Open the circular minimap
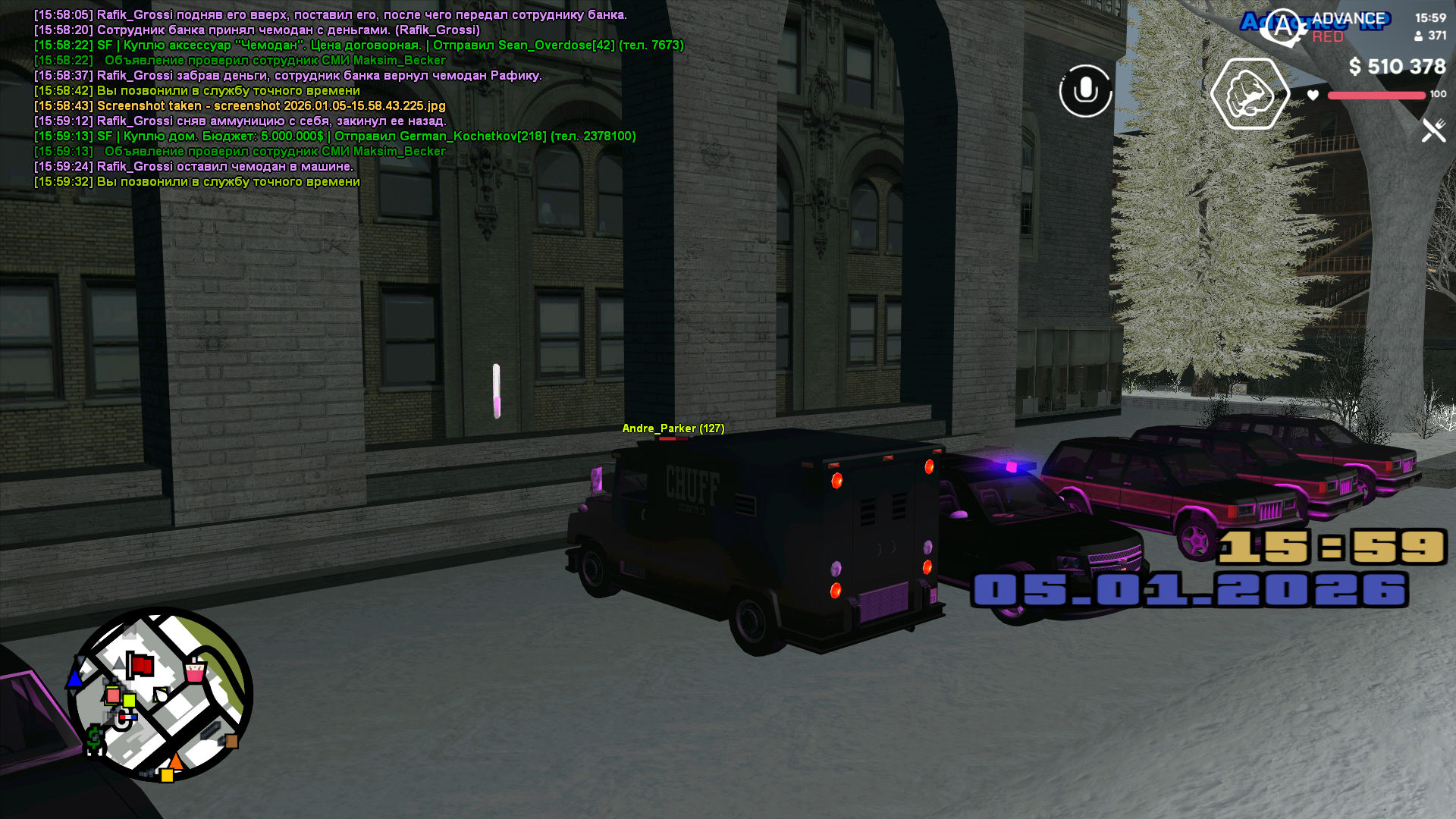Screen dimensions: 1456x819 160,694
